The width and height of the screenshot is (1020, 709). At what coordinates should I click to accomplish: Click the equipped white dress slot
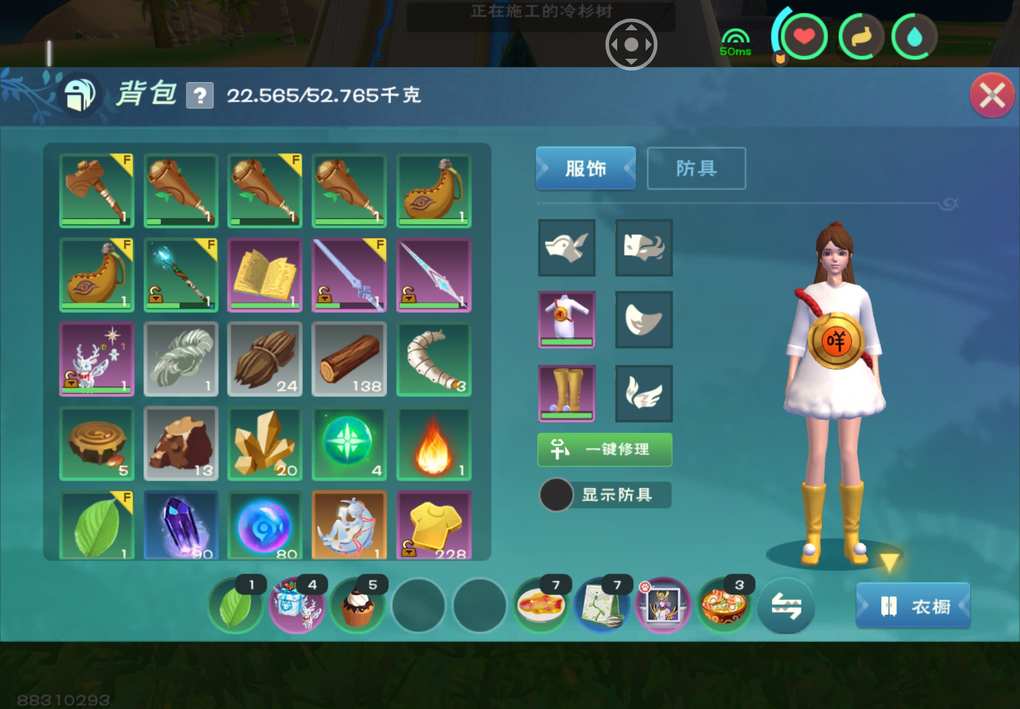click(x=566, y=320)
